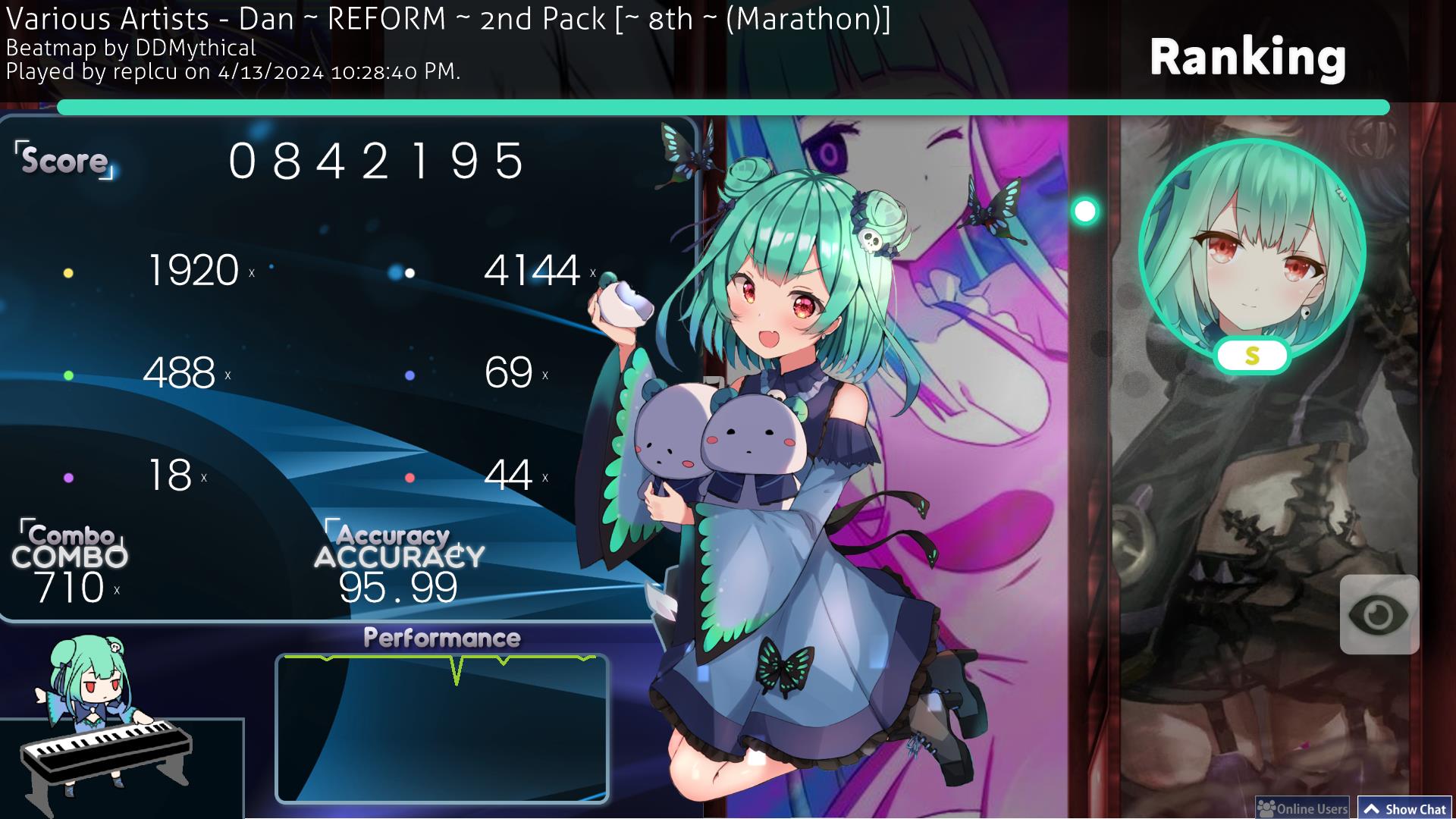Toggle the eye visibility button
1456x819 pixels.
click(x=1379, y=614)
